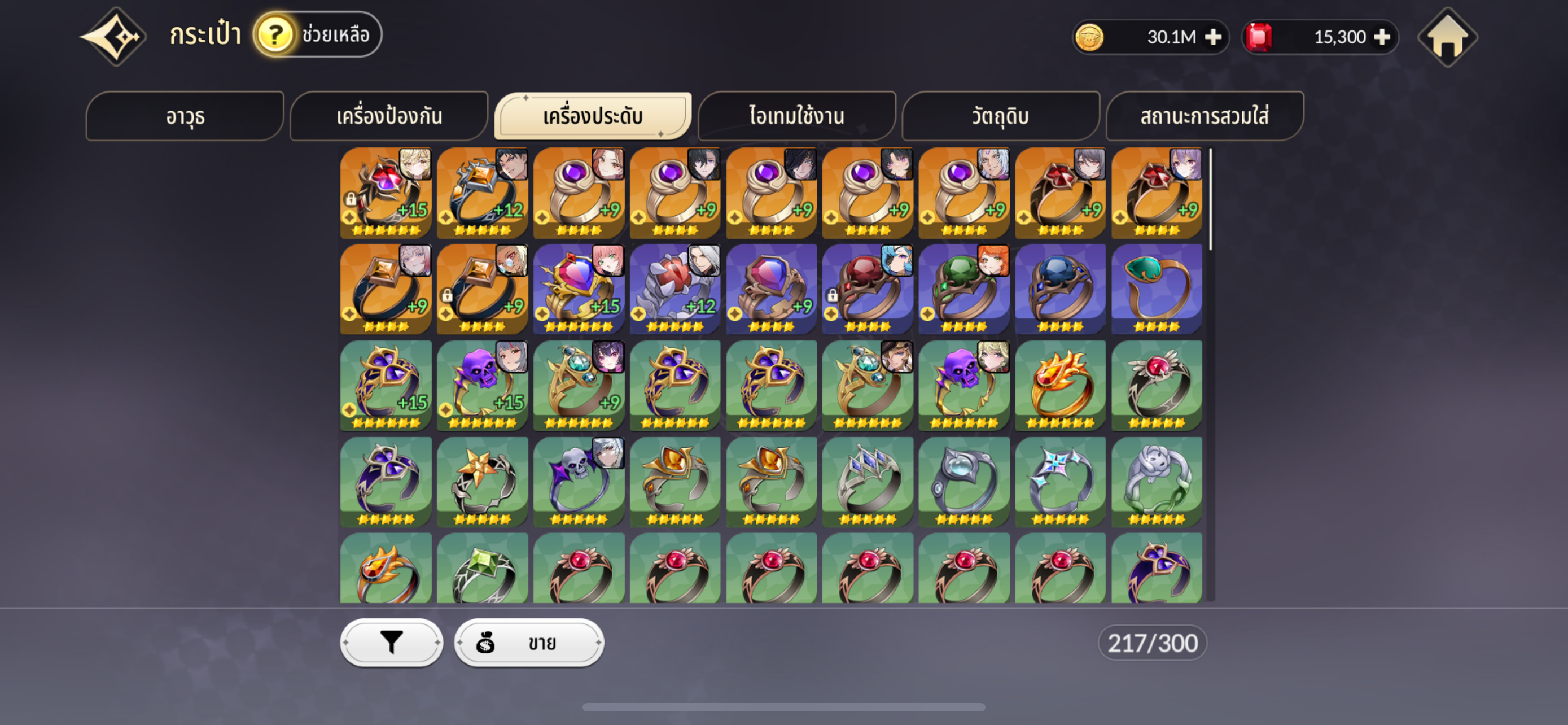Image resolution: width=1568 pixels, height=725 pixels.
Task: Choose the blue +15 heart gem ring
Action: coord(578,289)
